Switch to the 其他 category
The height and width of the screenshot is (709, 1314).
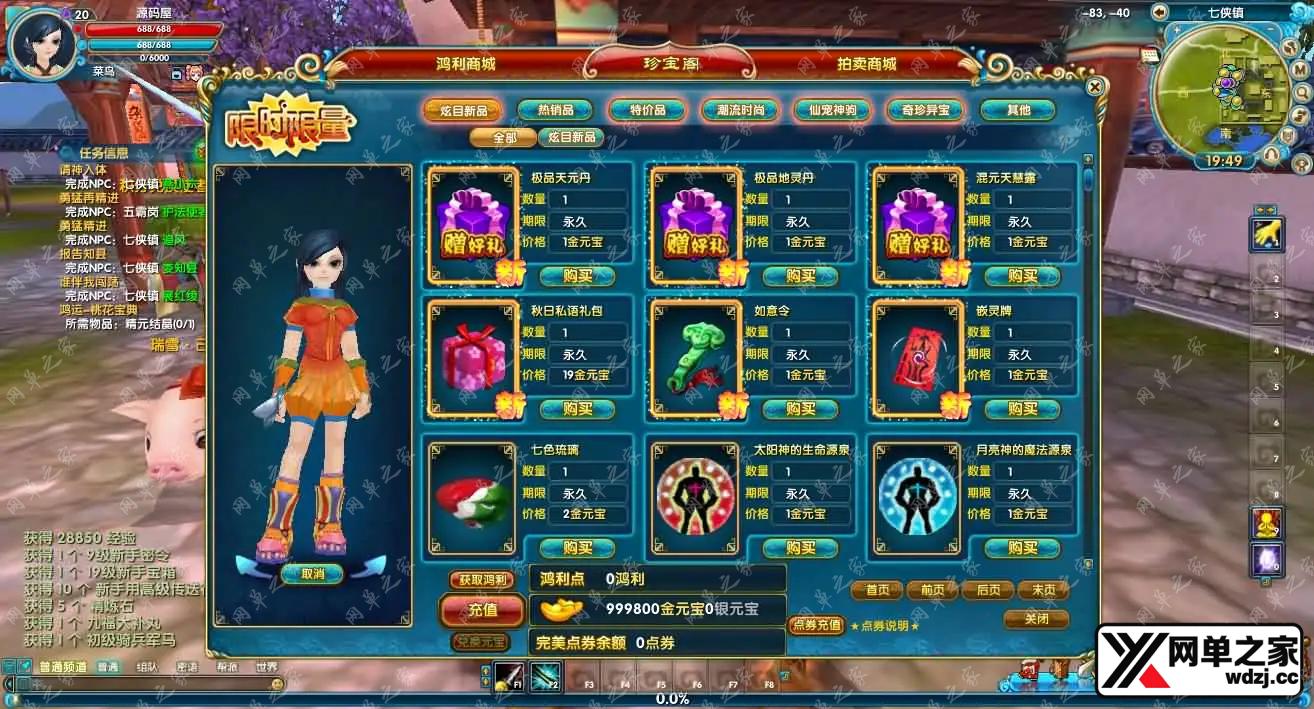point(1017,110)
